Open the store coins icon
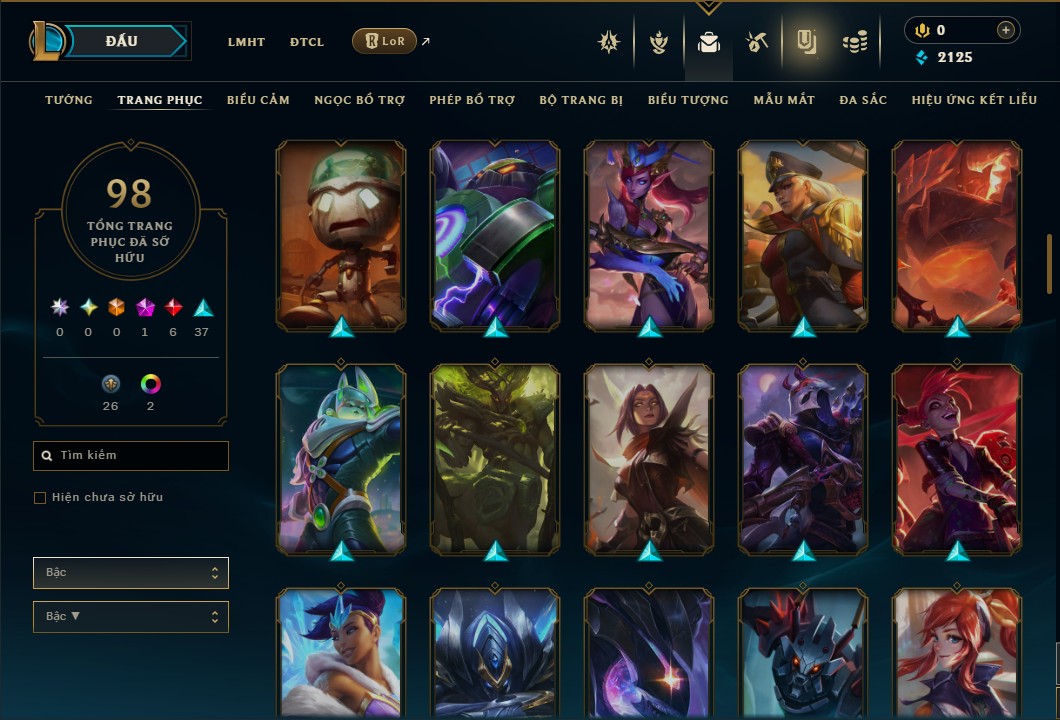The height and width of the screenshot is (720, 1060). pyautogui.click(x=854, y=42)
